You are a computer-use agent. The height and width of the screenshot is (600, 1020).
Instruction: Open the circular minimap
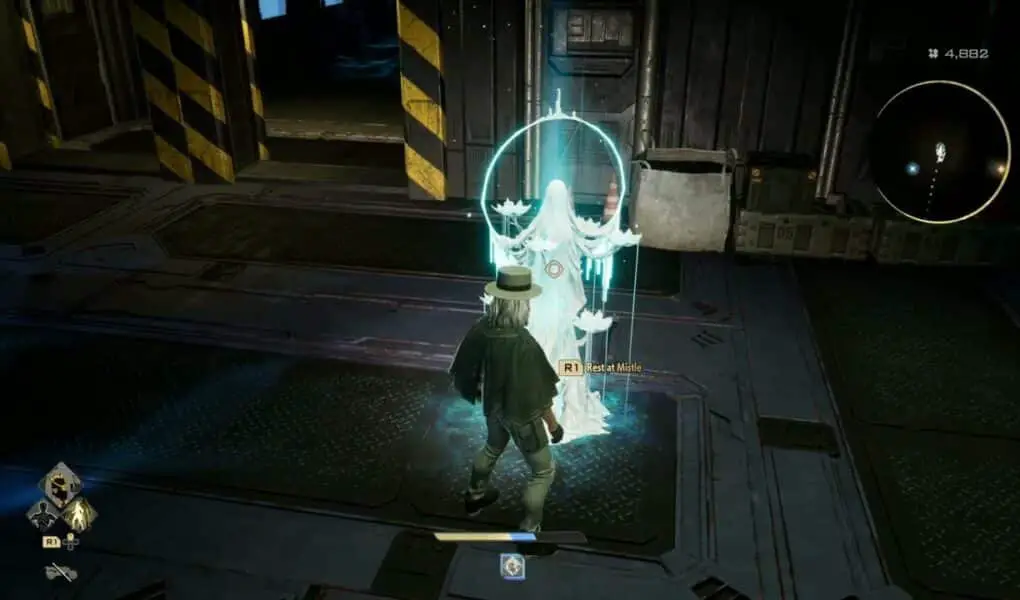[940, 152]
